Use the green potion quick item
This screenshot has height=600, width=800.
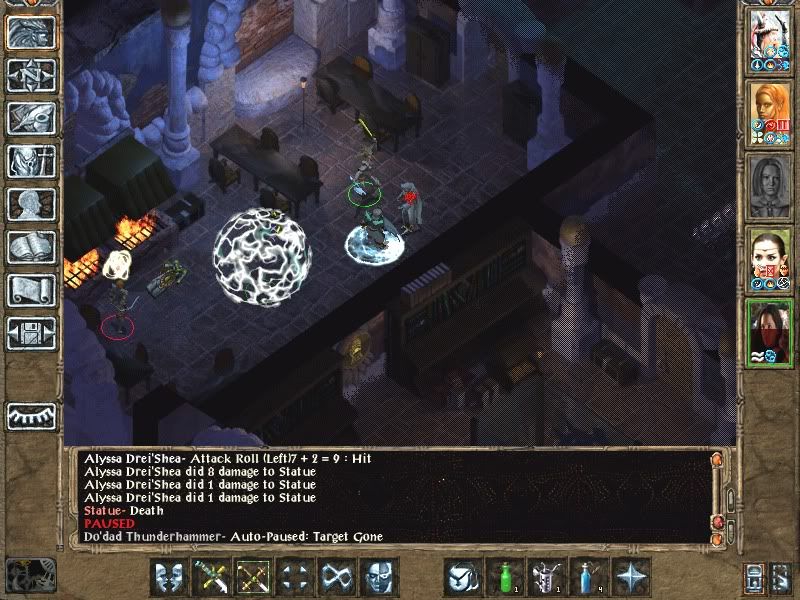(505, 577)
